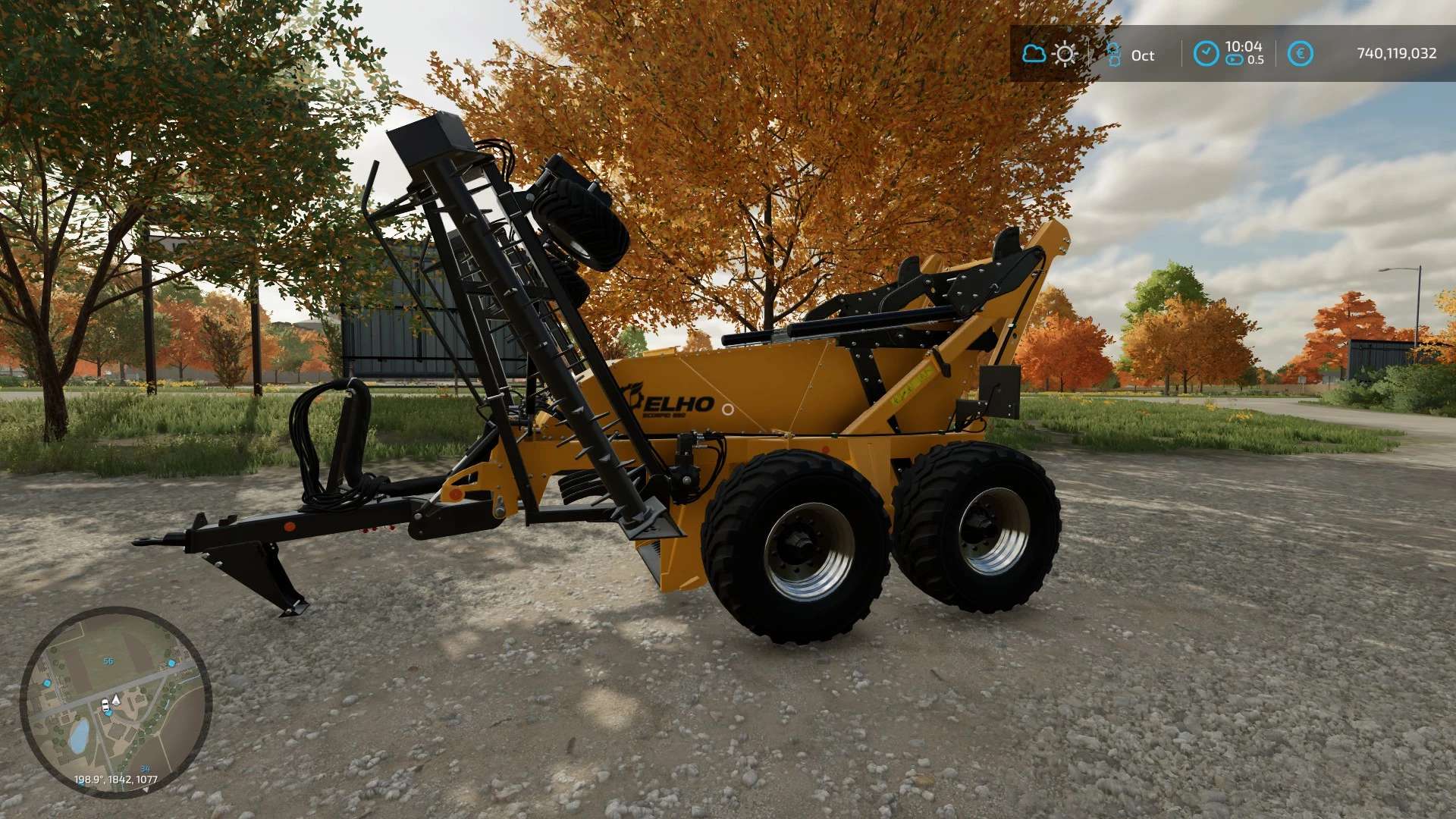Select the October season icon
Viewport: 1456px width, 819px height.
point(1113,55)
